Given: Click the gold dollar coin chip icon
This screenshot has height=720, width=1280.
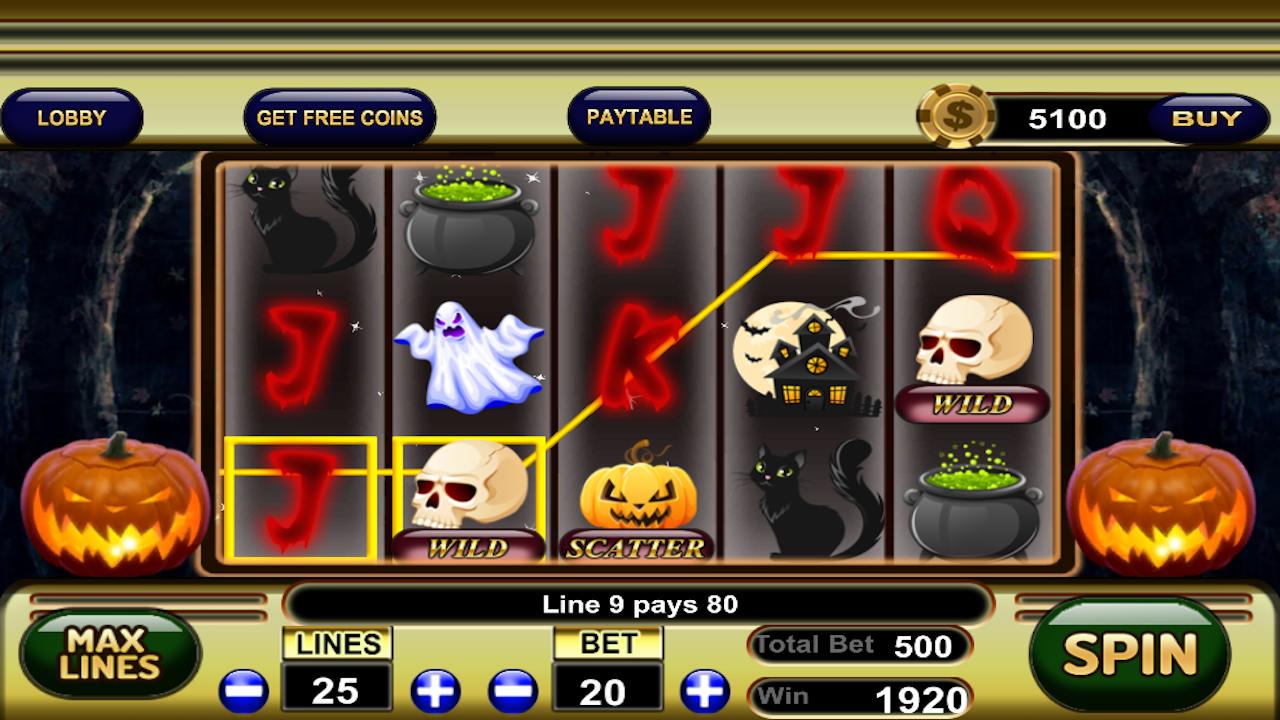Looking at the screenshot, I should [955, 118].
